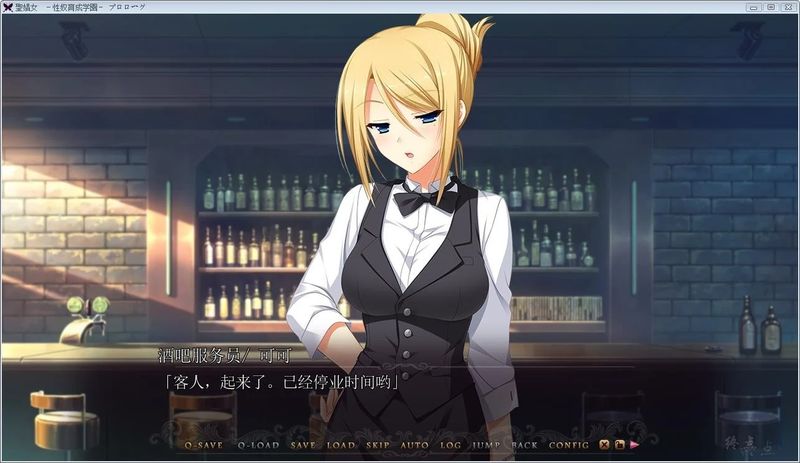800x463 pixels.
Task: Go BACK to the previous line
Action: pos(524,444)
